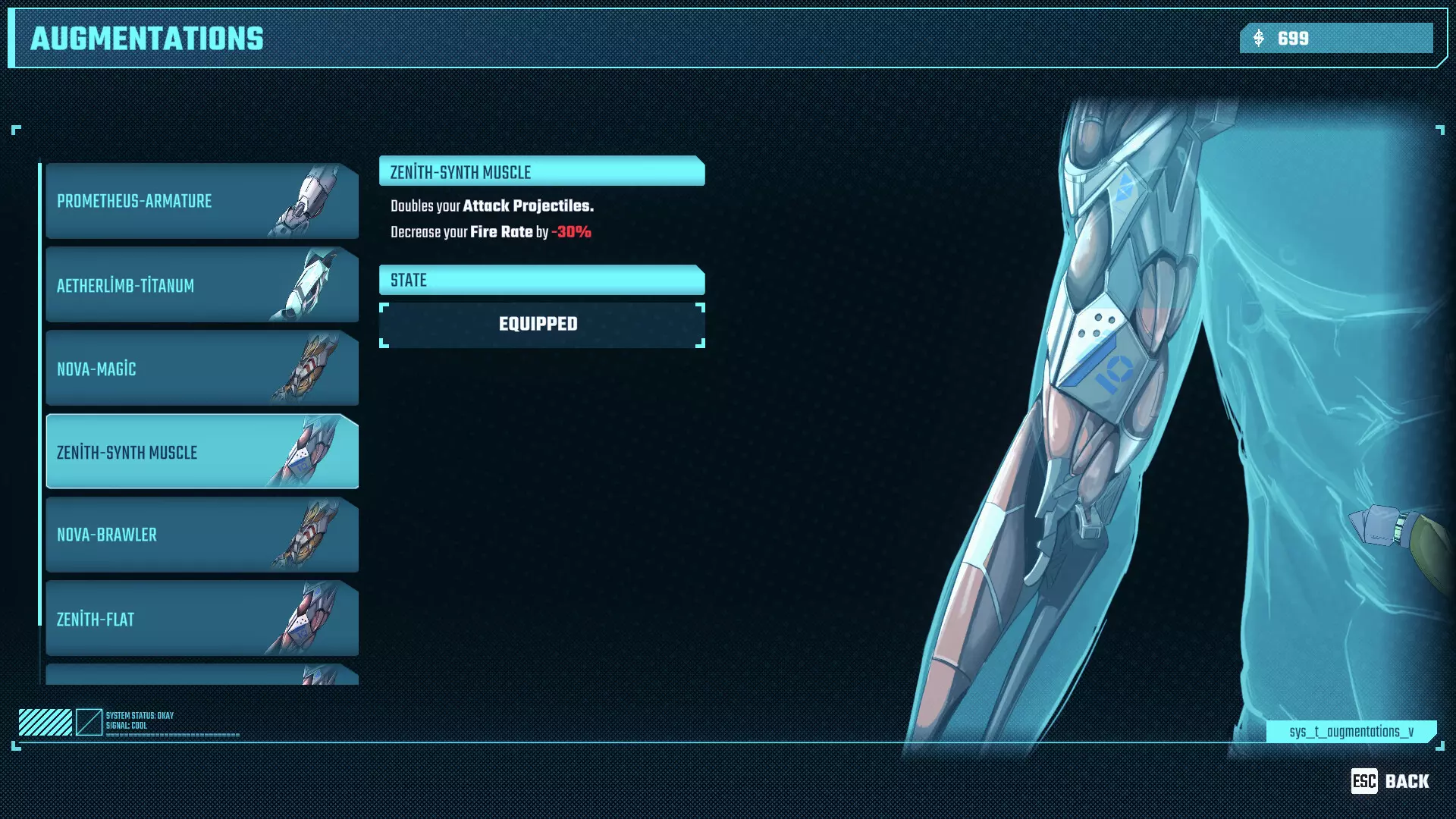Toggle the Zenith-Synth Muscle equipped state
Image resolution: width=1456 pixels, height=819 pixels.
click(x=541, y=323)
